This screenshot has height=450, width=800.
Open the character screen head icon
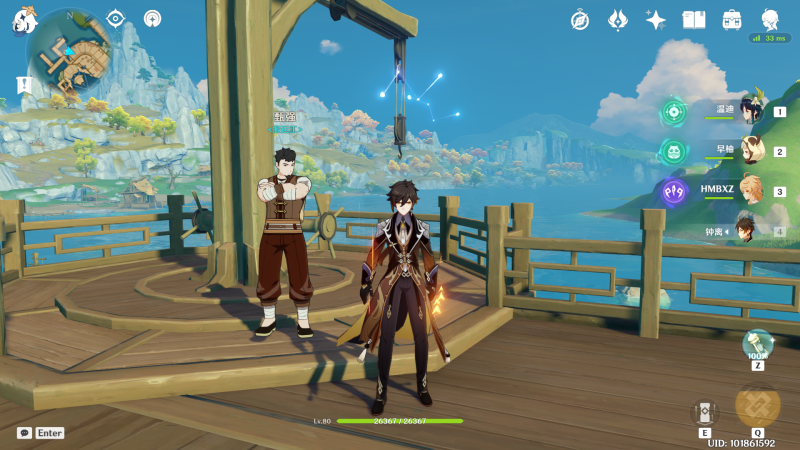tap(770, 19)
